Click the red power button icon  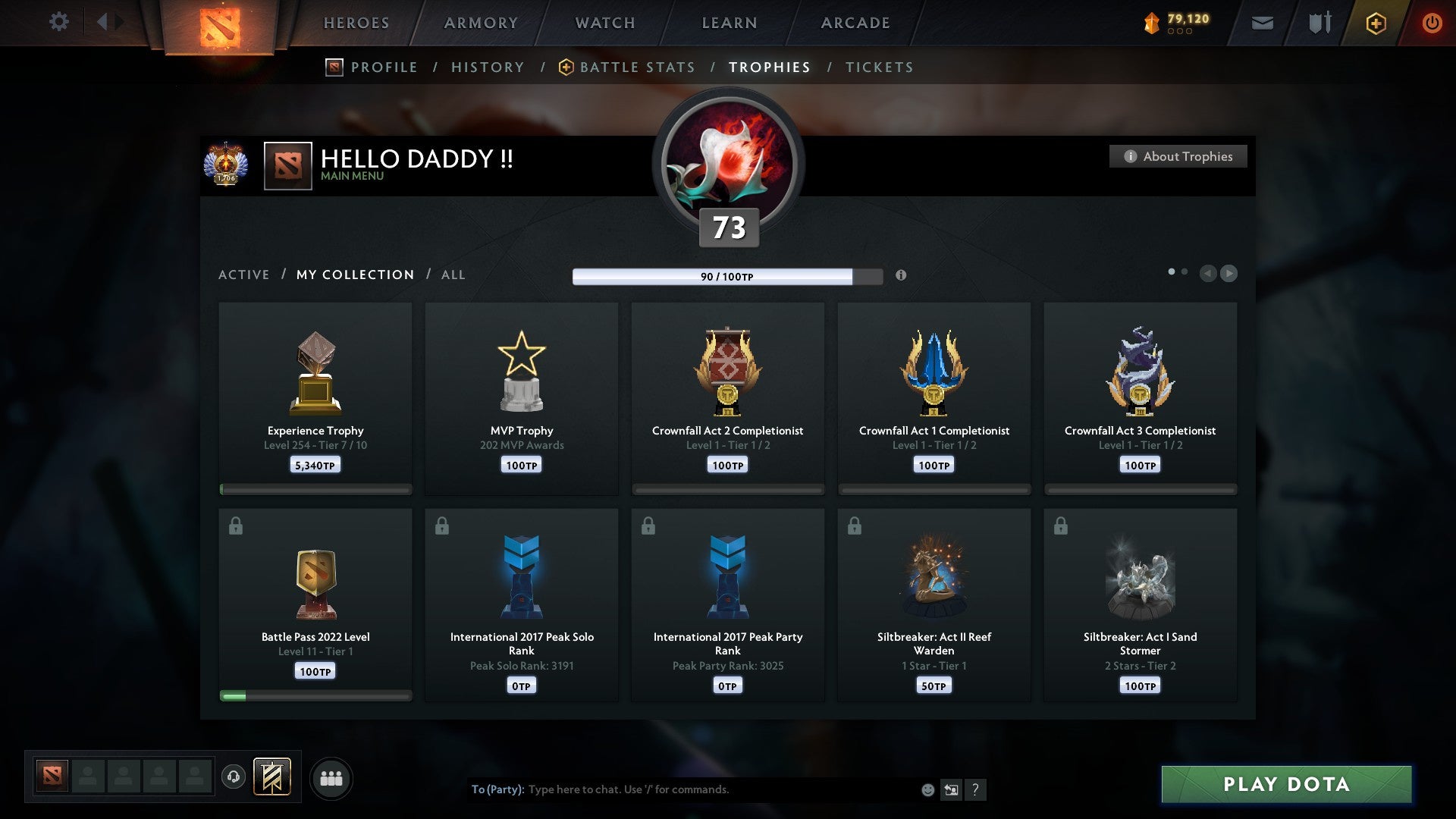[x=1432, y=23]
